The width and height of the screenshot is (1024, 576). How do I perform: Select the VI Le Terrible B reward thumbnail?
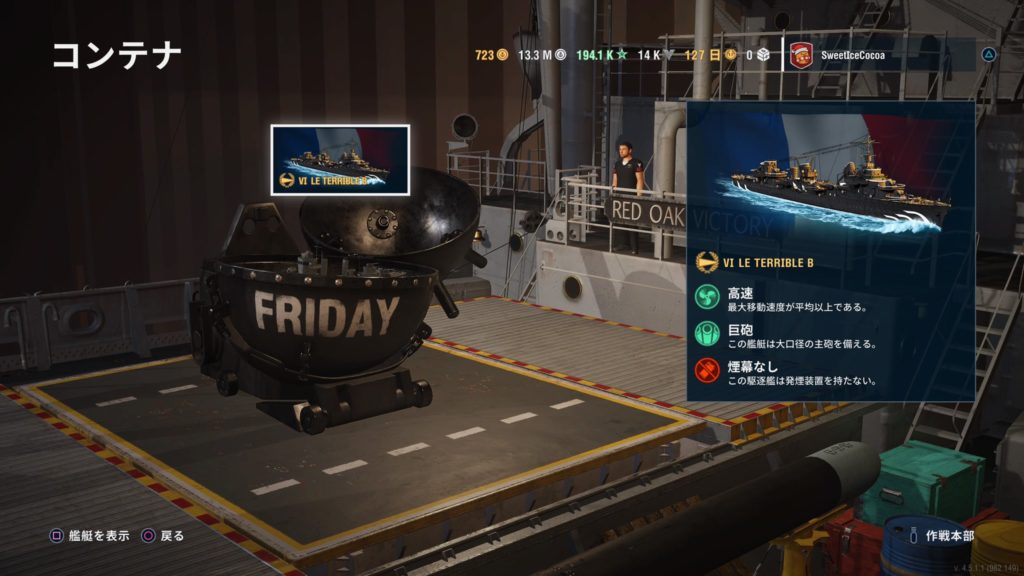(x=340, y=160)
